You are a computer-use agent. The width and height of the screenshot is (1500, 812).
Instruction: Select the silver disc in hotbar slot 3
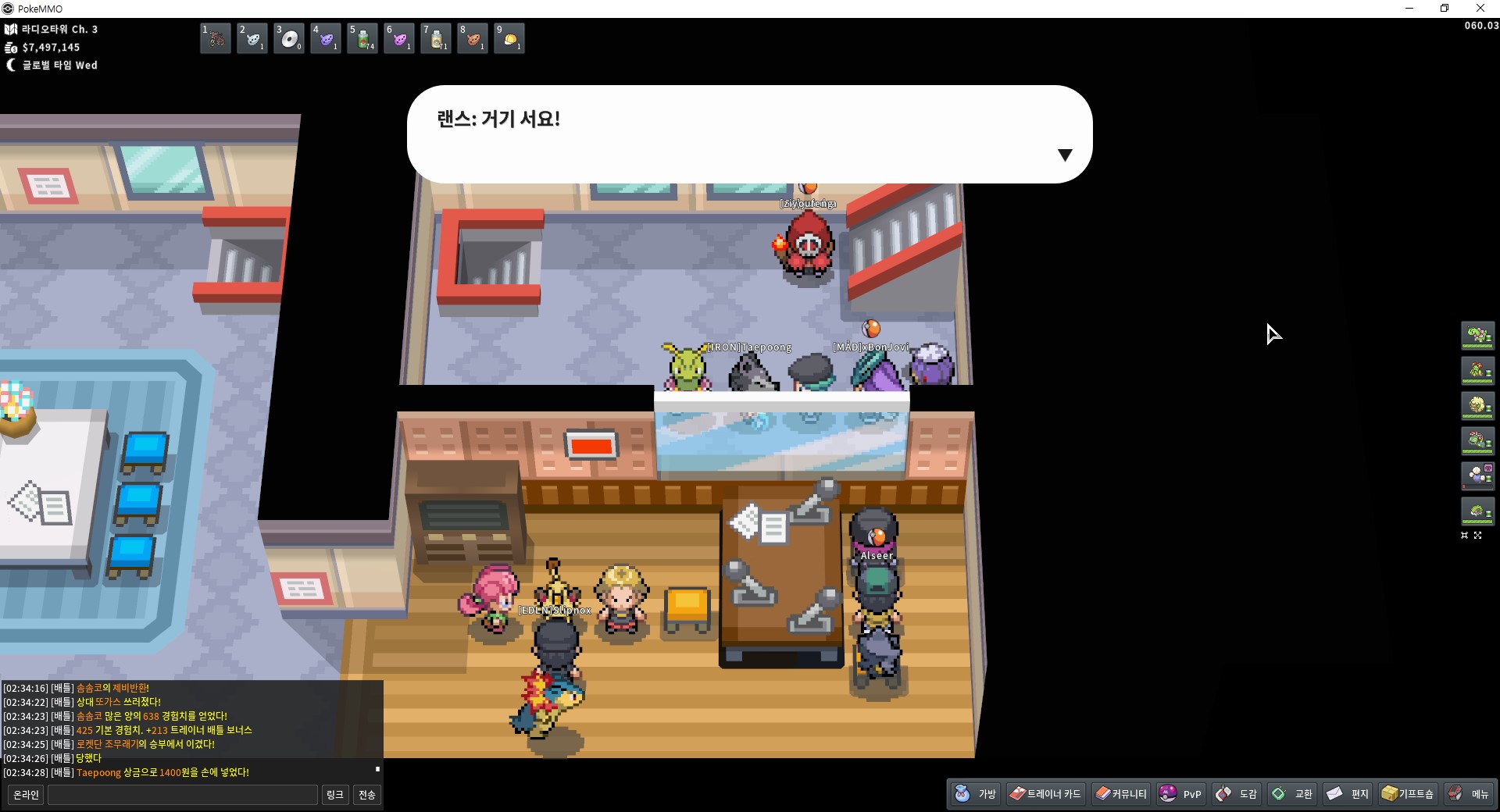click(x=289, y=38)
